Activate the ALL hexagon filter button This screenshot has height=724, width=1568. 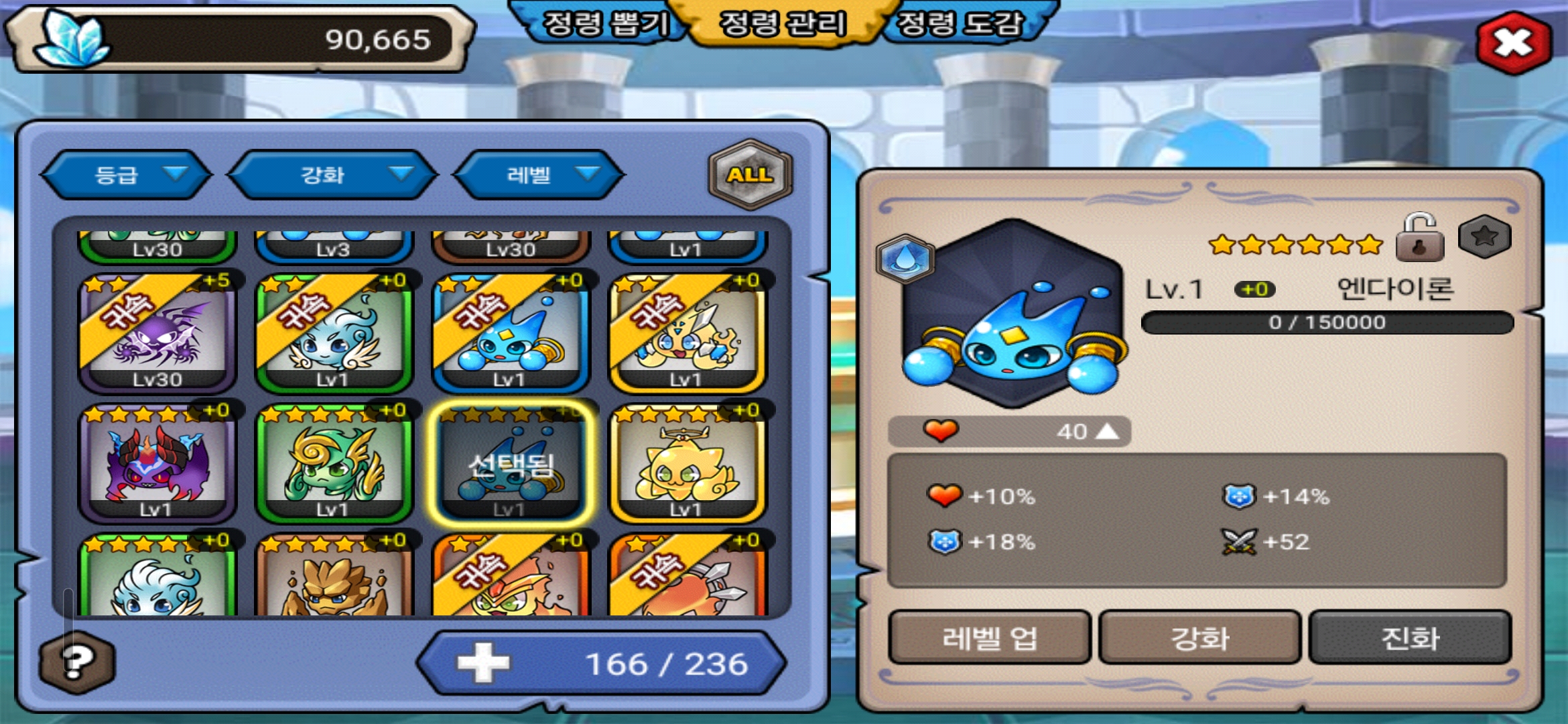point(750,175)
